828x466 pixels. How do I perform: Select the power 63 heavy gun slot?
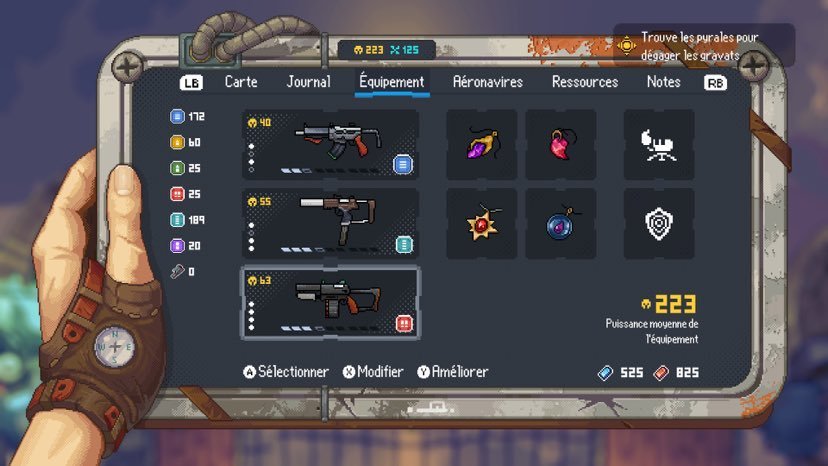(330, 303)
